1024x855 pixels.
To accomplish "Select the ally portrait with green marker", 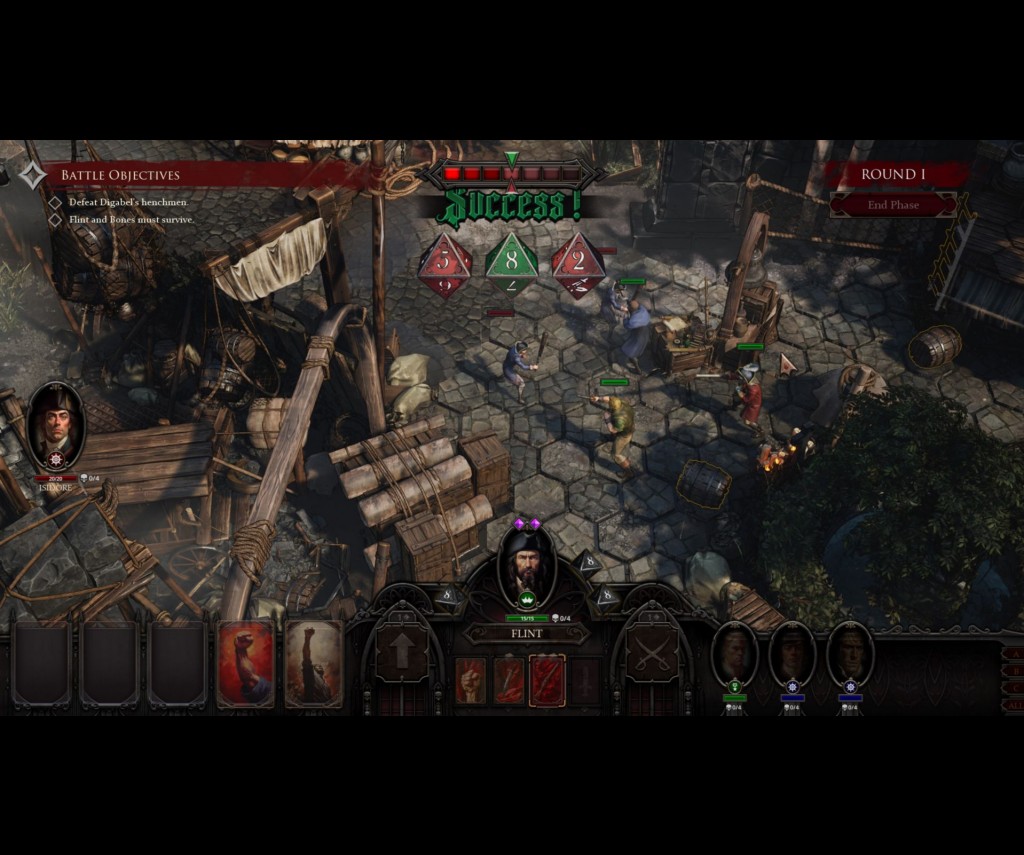I will click(x=735, y=655).
